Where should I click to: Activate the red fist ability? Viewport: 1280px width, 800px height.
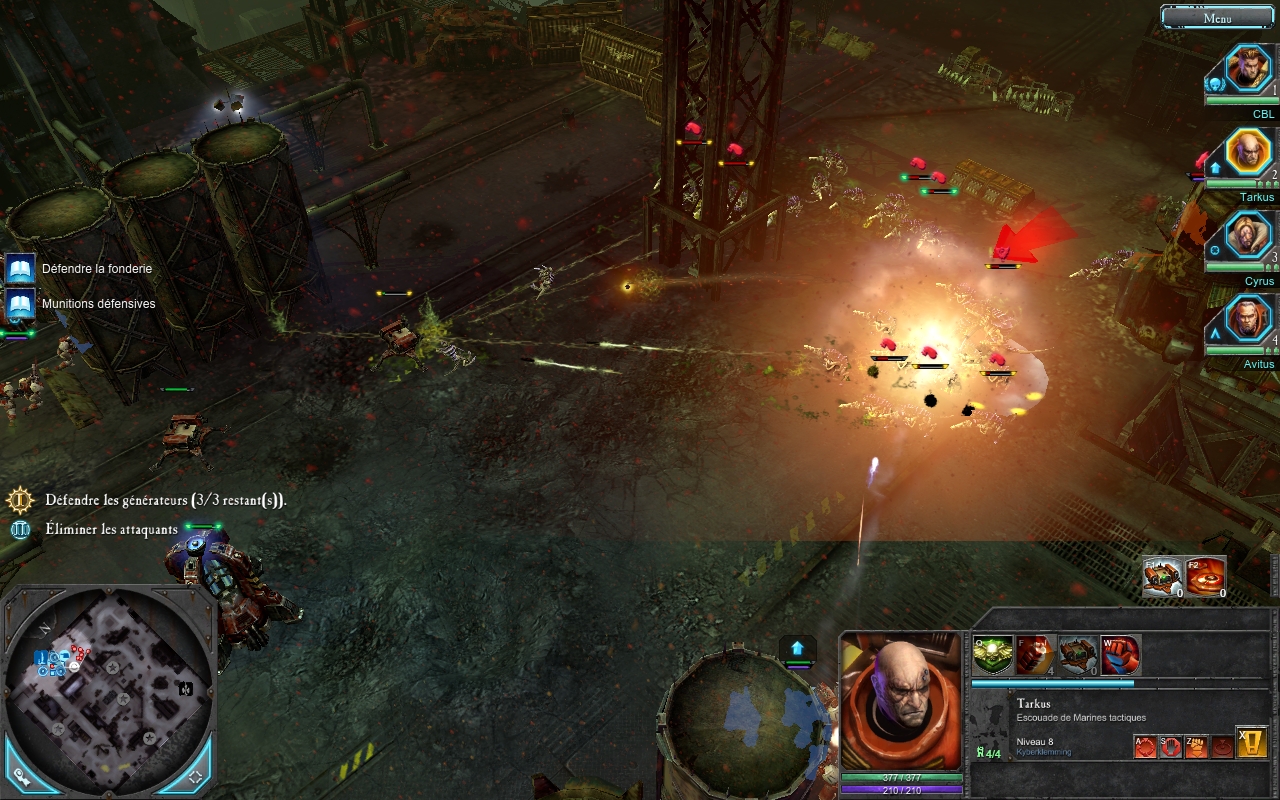[1120, 655]
